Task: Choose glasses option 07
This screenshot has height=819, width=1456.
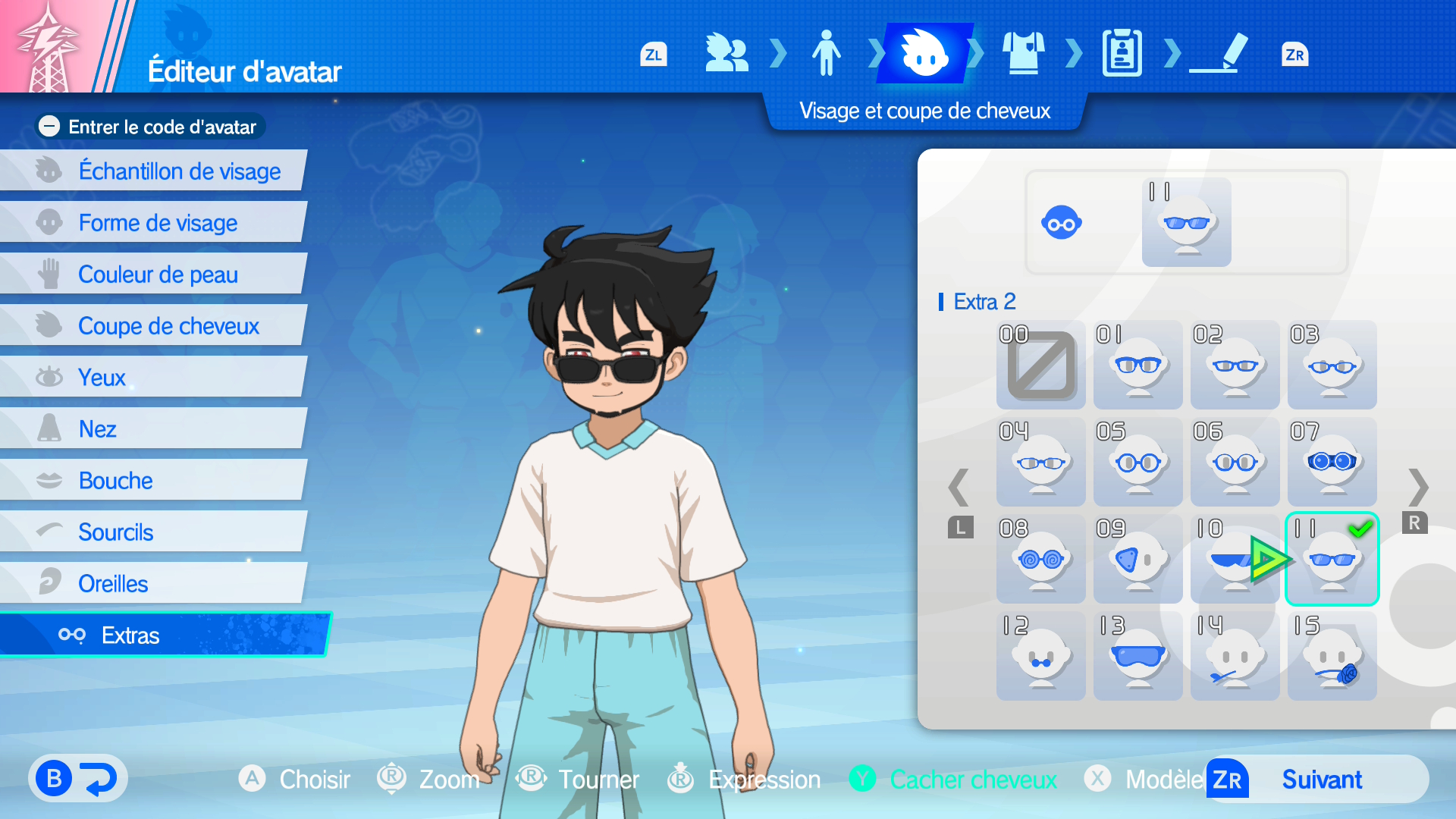Action: coord(1332,463)
